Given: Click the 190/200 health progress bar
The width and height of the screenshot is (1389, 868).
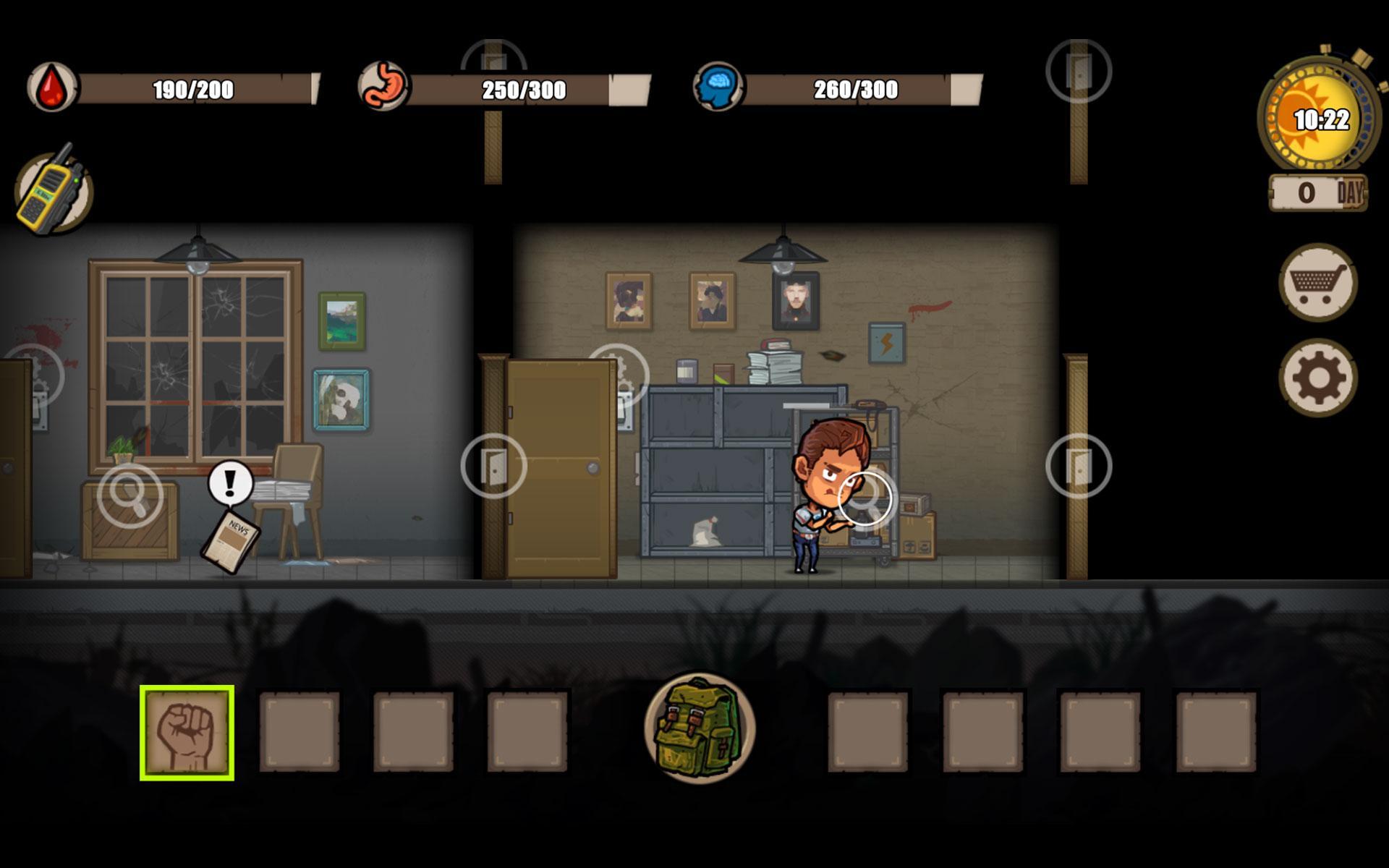Looking at the screenshot, I should [195, 88].
